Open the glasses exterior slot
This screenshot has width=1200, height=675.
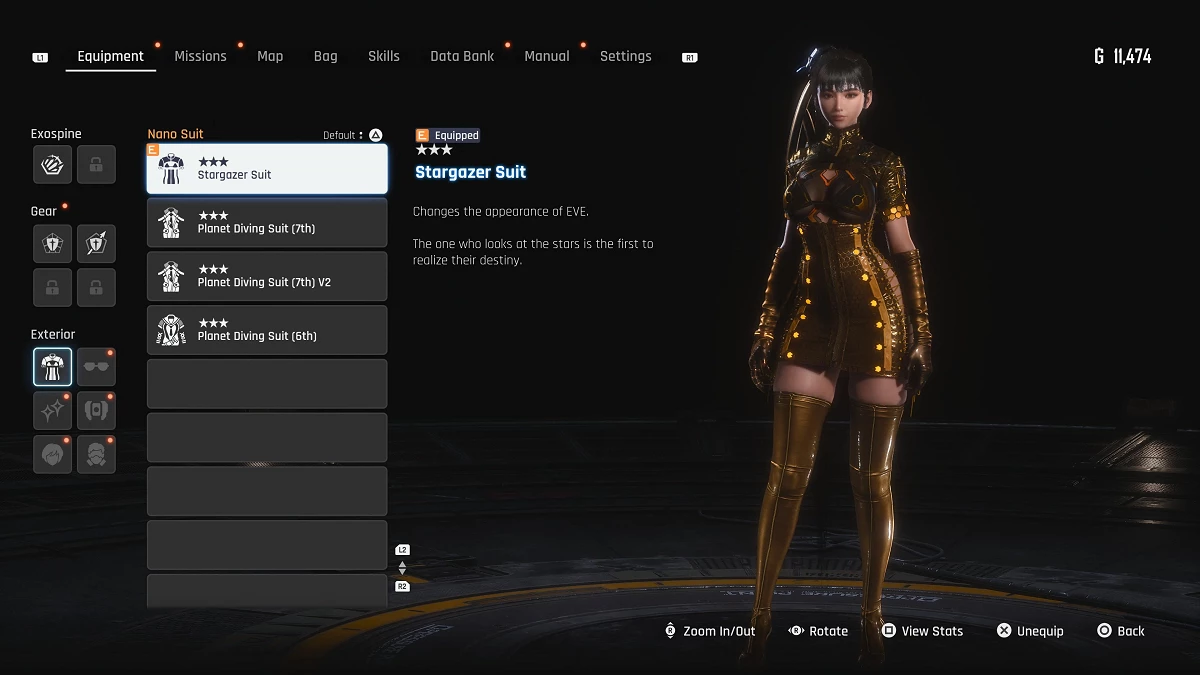click(96, 367)
